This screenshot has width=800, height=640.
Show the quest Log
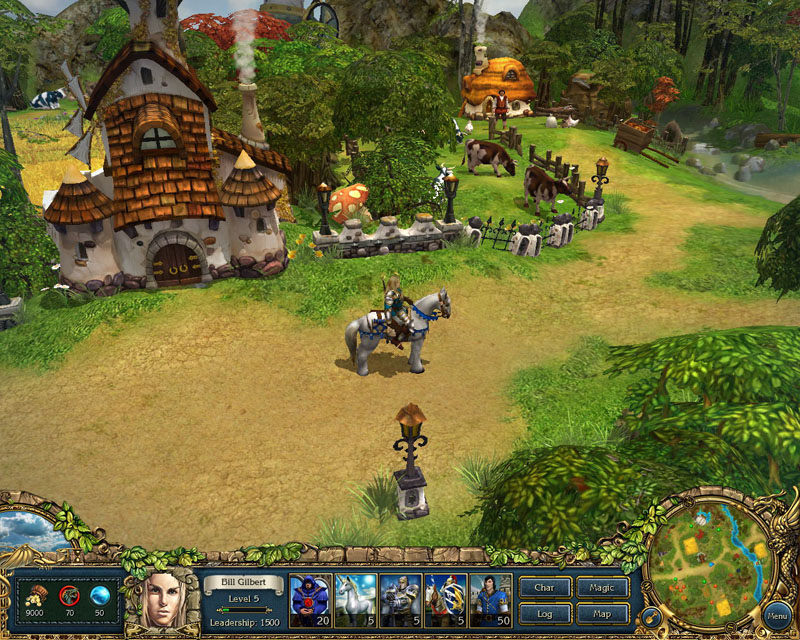pyautogui.click(x=545, y=613)
